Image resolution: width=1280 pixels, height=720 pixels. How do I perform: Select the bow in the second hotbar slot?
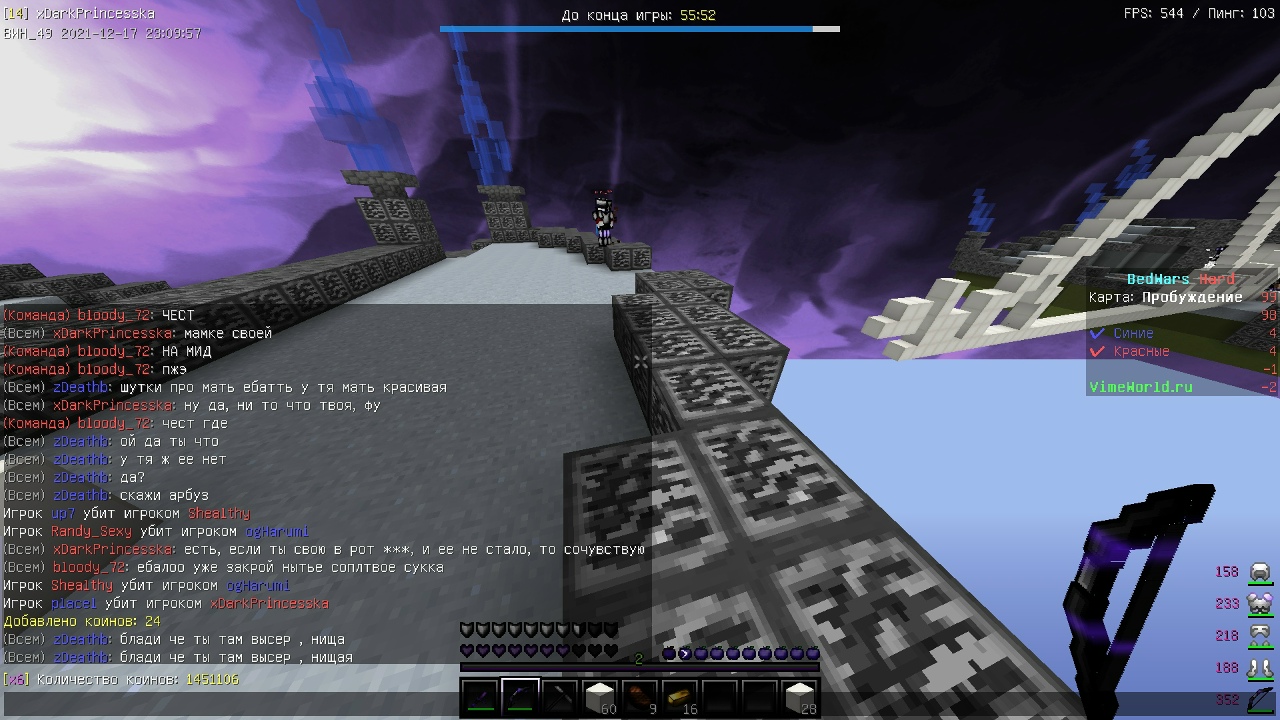(517, 696)
